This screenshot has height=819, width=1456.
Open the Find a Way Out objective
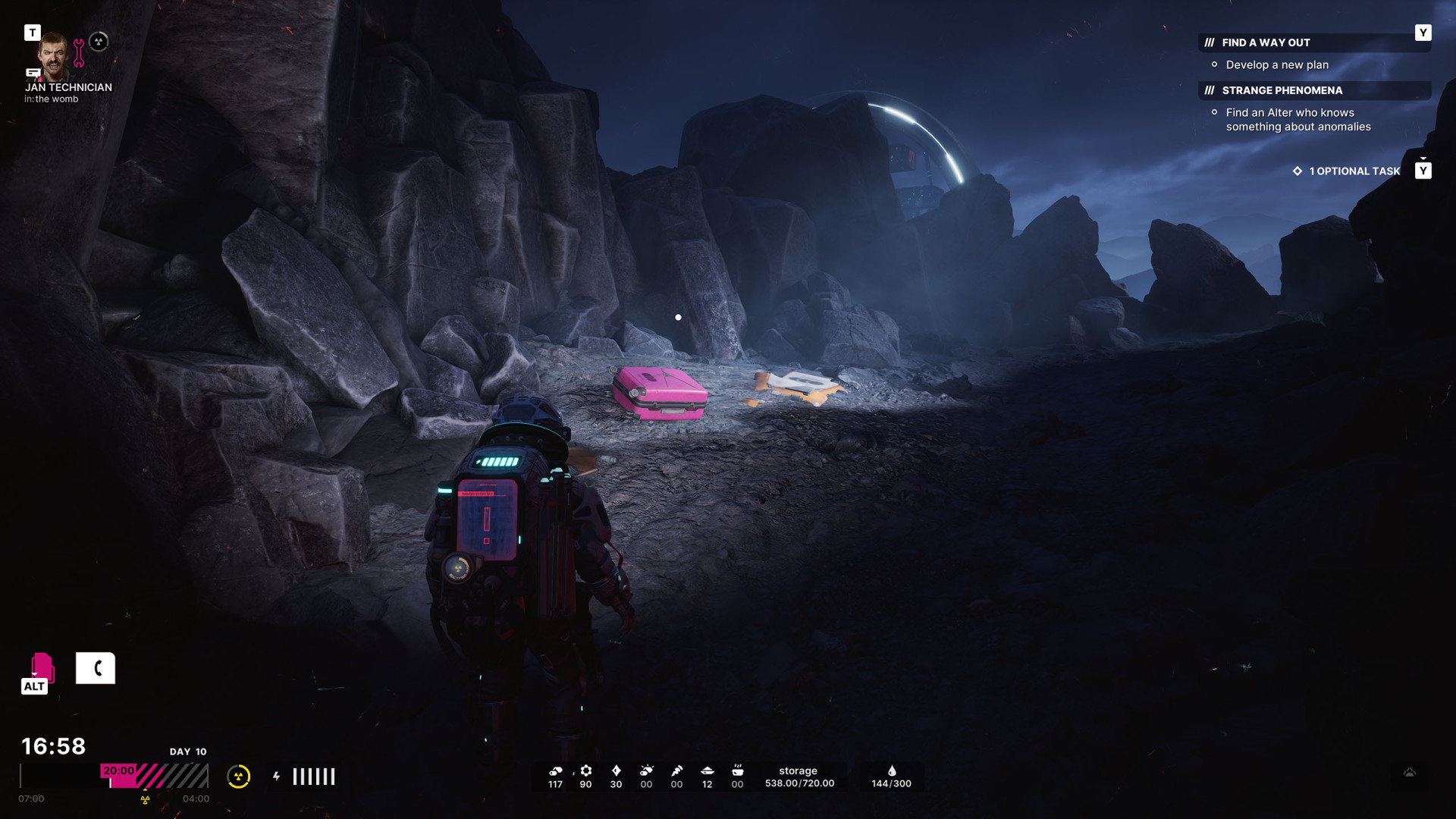pos(1265,42)
